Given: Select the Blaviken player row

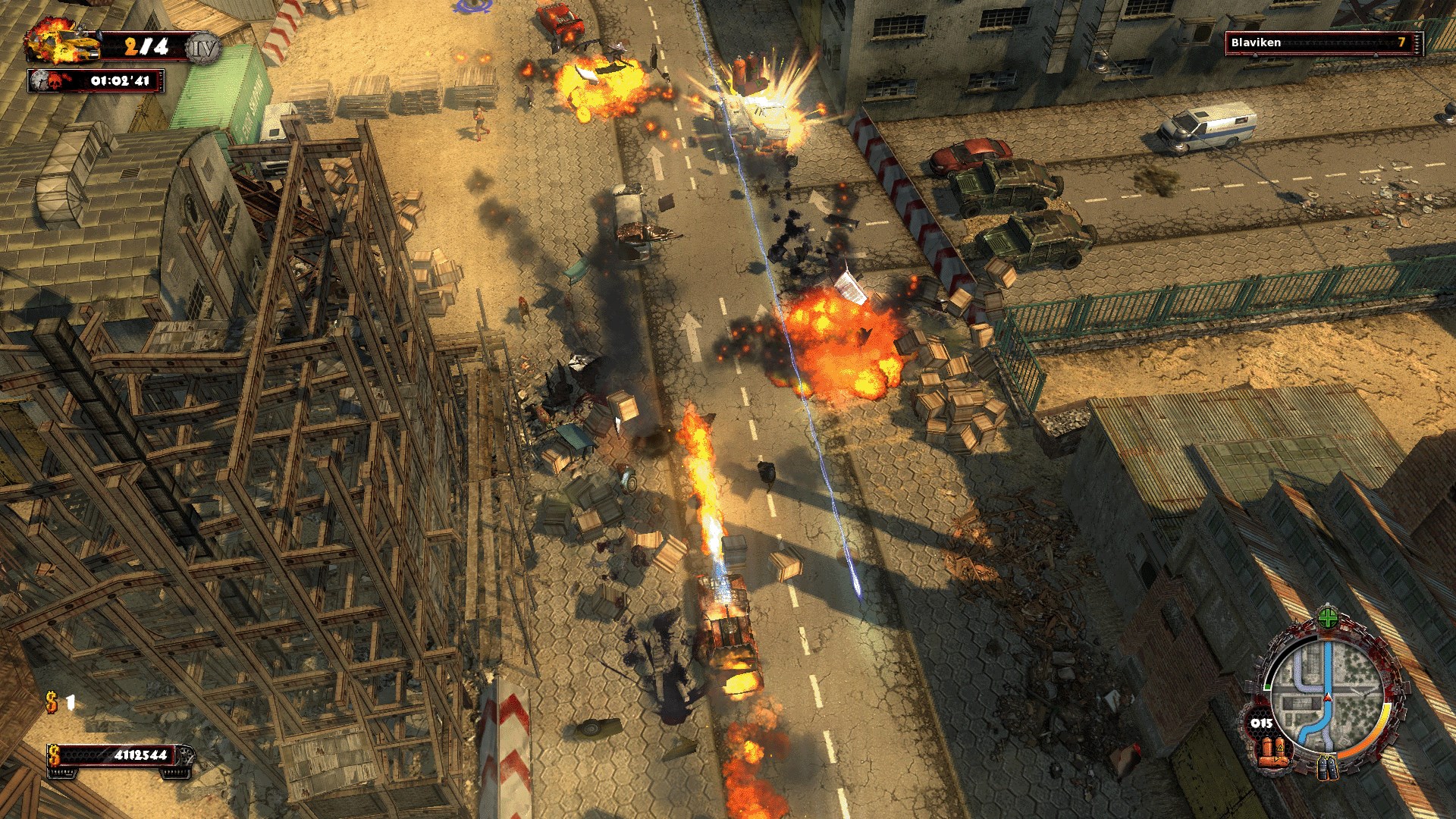Looking at the screenshot, I should pos(1323,43).
